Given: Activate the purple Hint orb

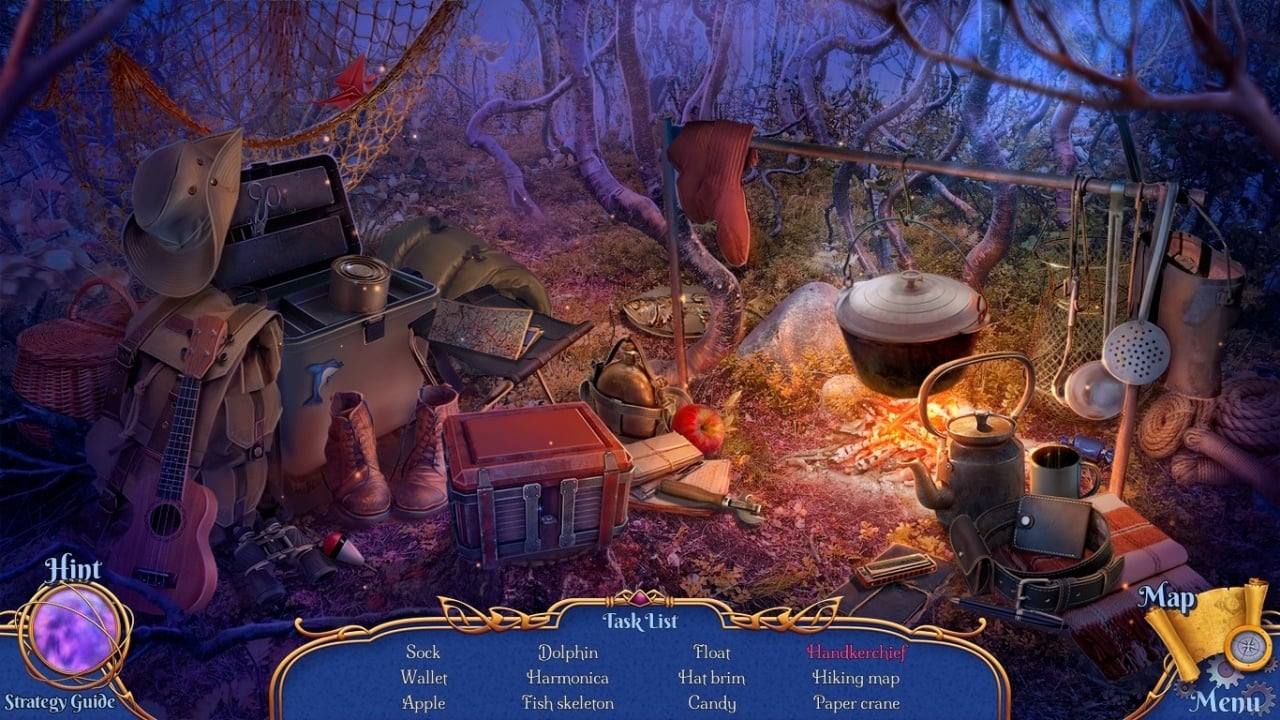Looking at the screenshot, I should 75,631.
